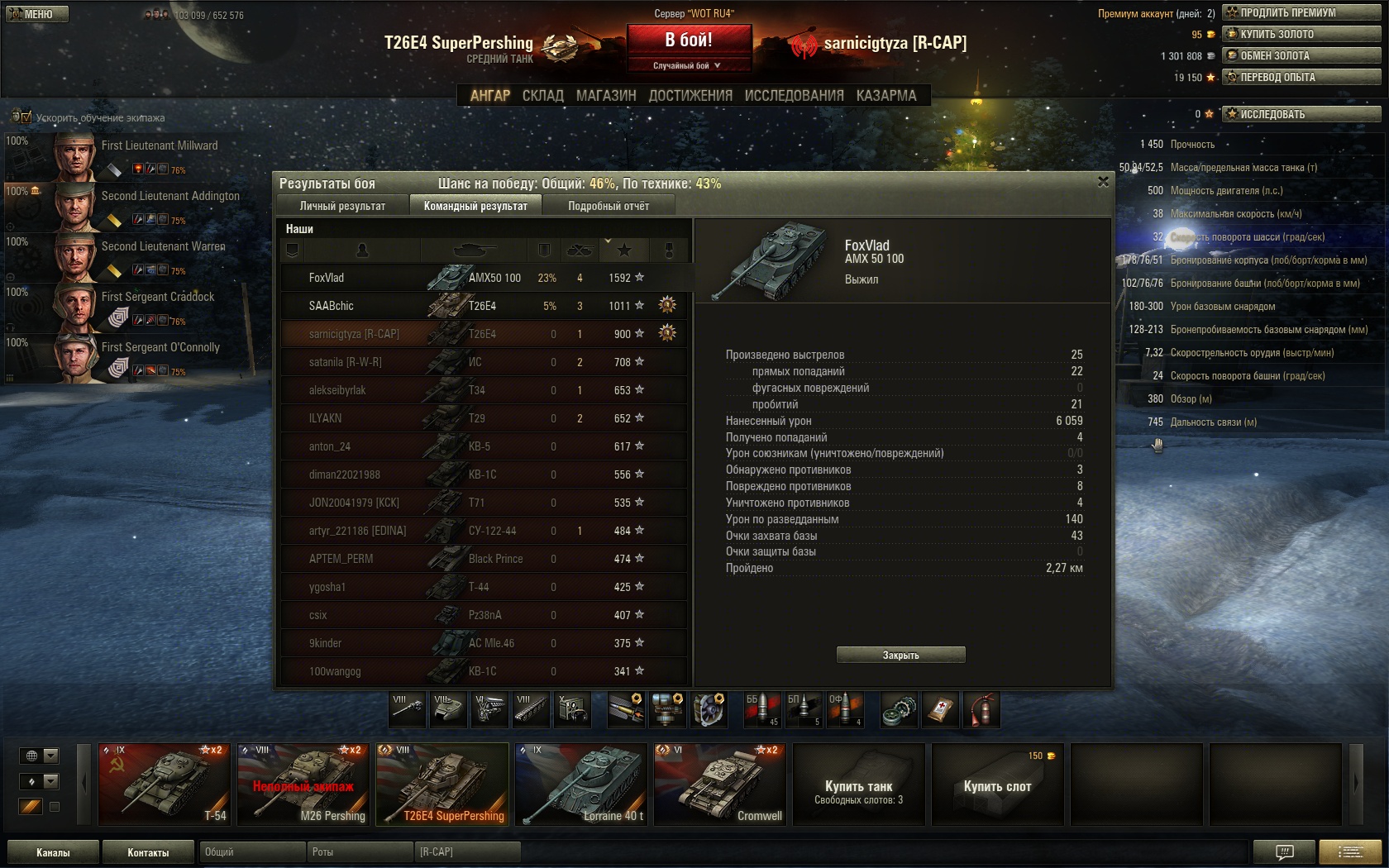This screenshot has width=1389, height=868.
Task: Click КУПИТЬ ЗОЛОТО button
Action: click(x=1301, y=34)
